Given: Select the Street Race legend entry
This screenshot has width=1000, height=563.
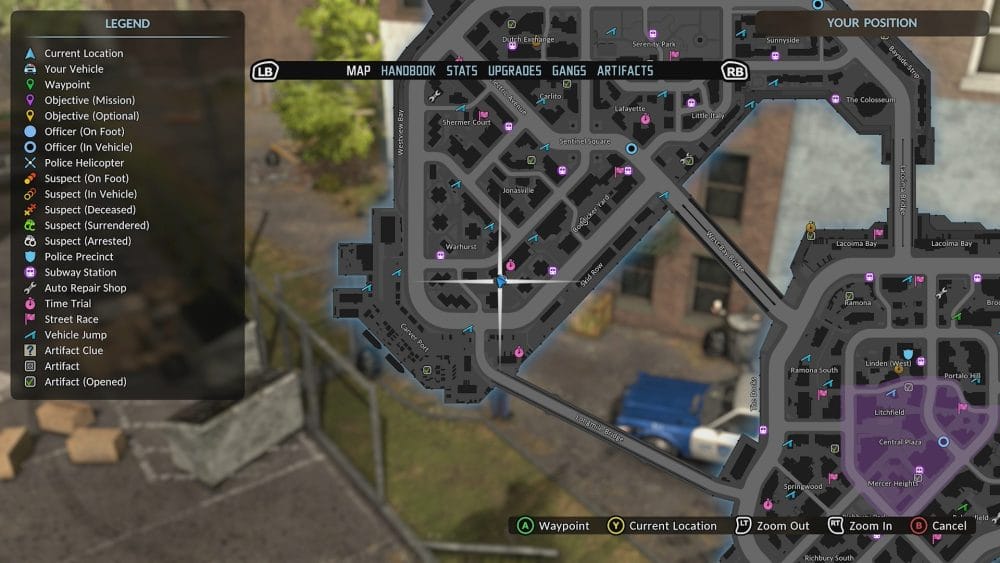Looking at the screenshot, I should point(71,319).
